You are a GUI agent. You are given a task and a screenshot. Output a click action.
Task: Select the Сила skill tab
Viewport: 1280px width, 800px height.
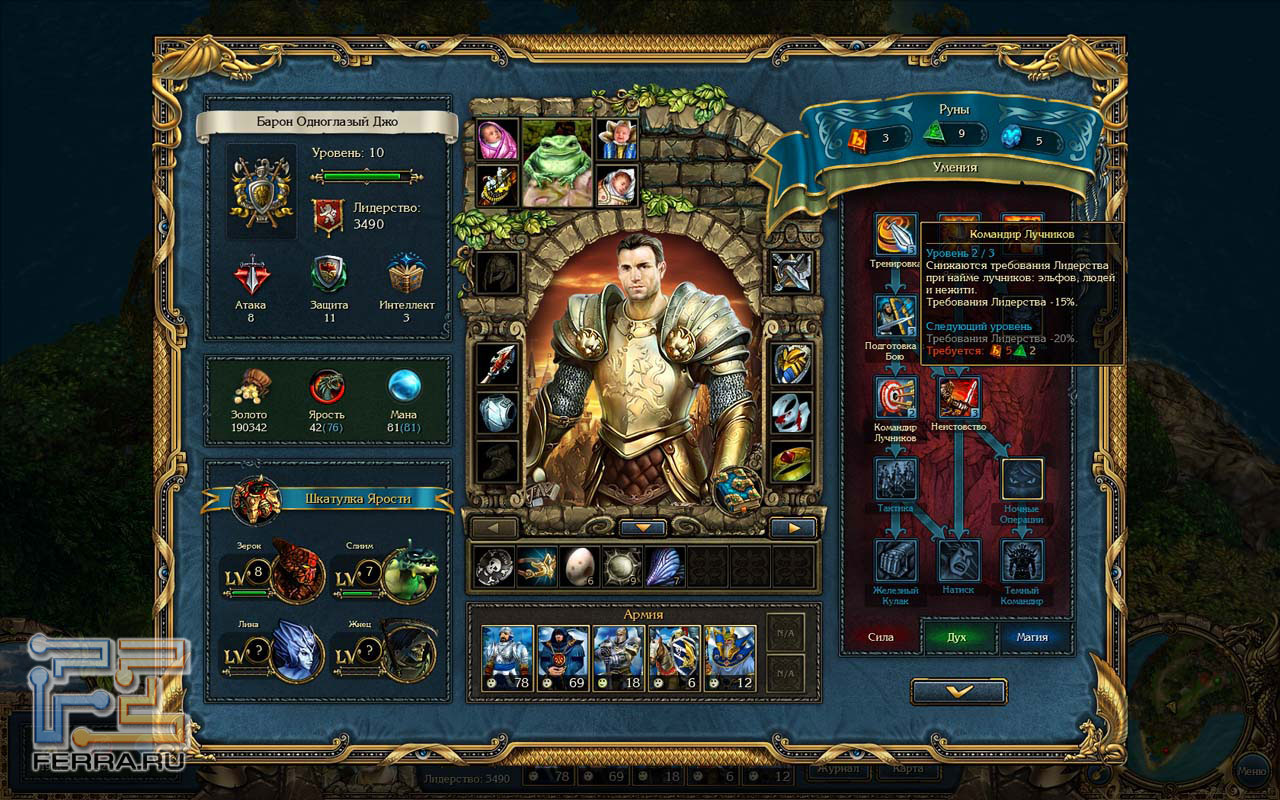[x=881, y=636]
